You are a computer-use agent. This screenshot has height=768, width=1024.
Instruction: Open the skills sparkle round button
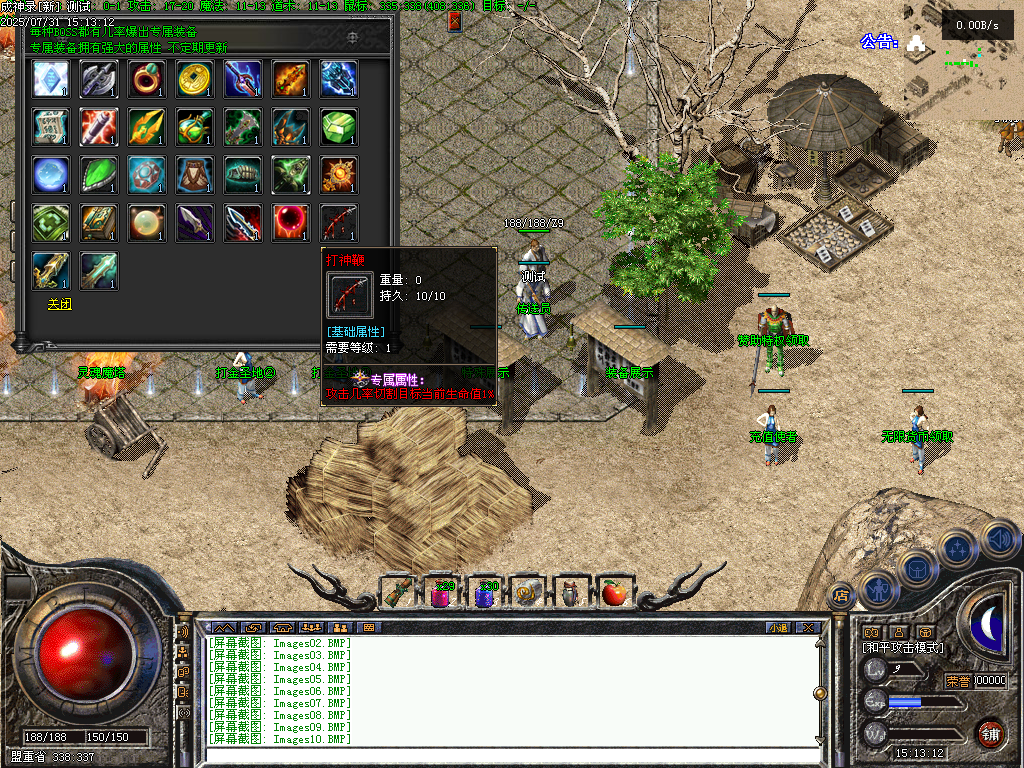pyautogui.click(x=958, y=549)
